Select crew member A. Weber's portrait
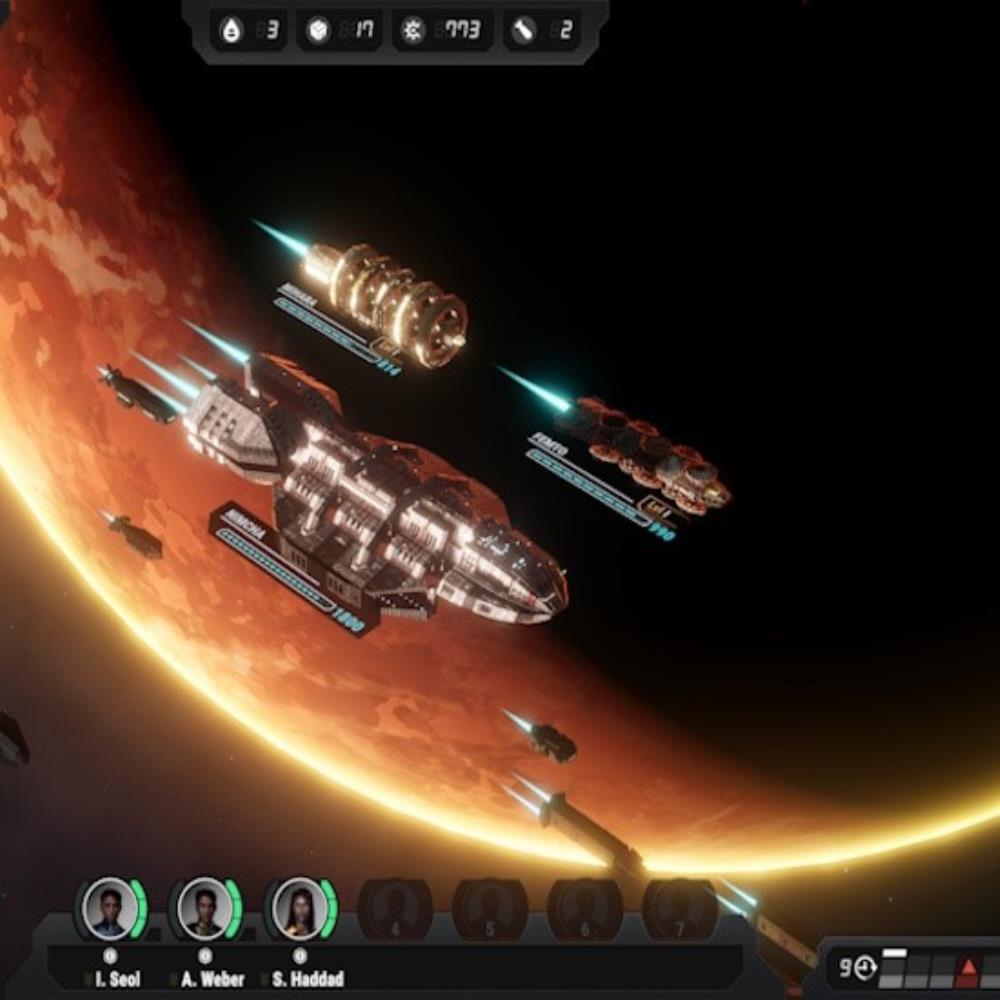Viewport: 1000px width, 1000px height. (x=204, y=908)
